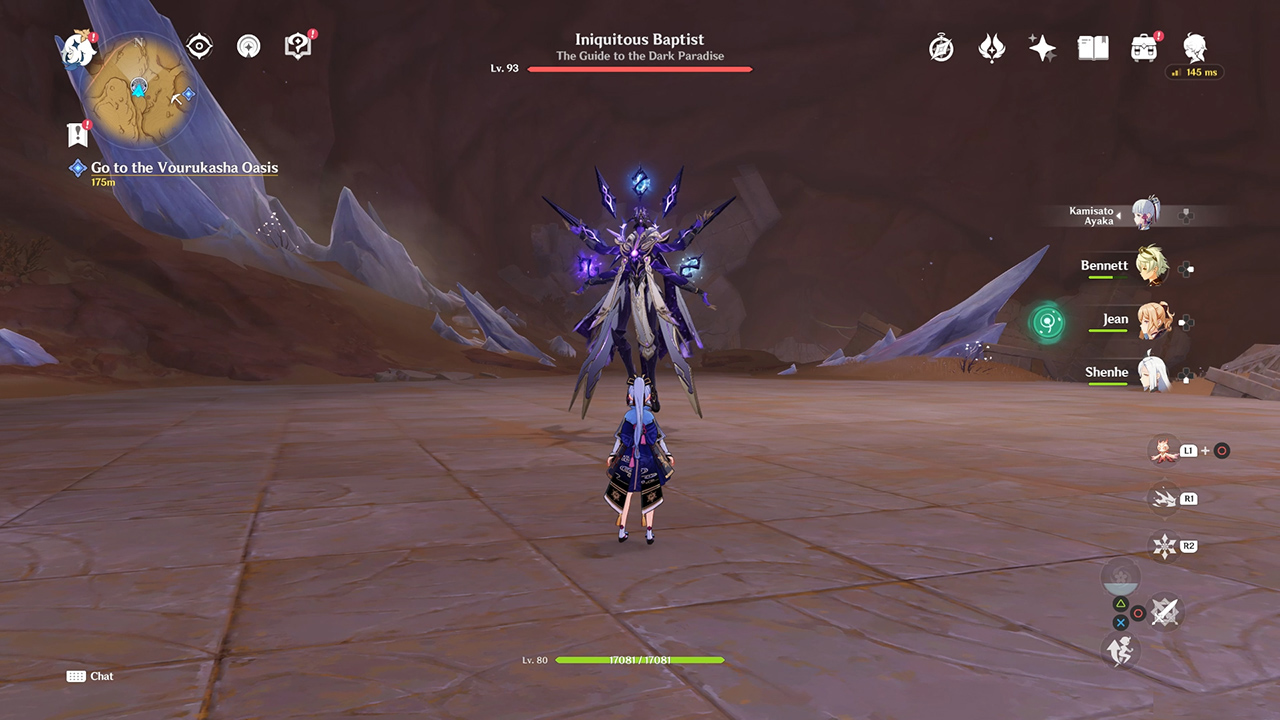Open quest details for Go to the Vourukasha Oasis
This screenshot has height=720, width=1280.
(x=185, y=167)
